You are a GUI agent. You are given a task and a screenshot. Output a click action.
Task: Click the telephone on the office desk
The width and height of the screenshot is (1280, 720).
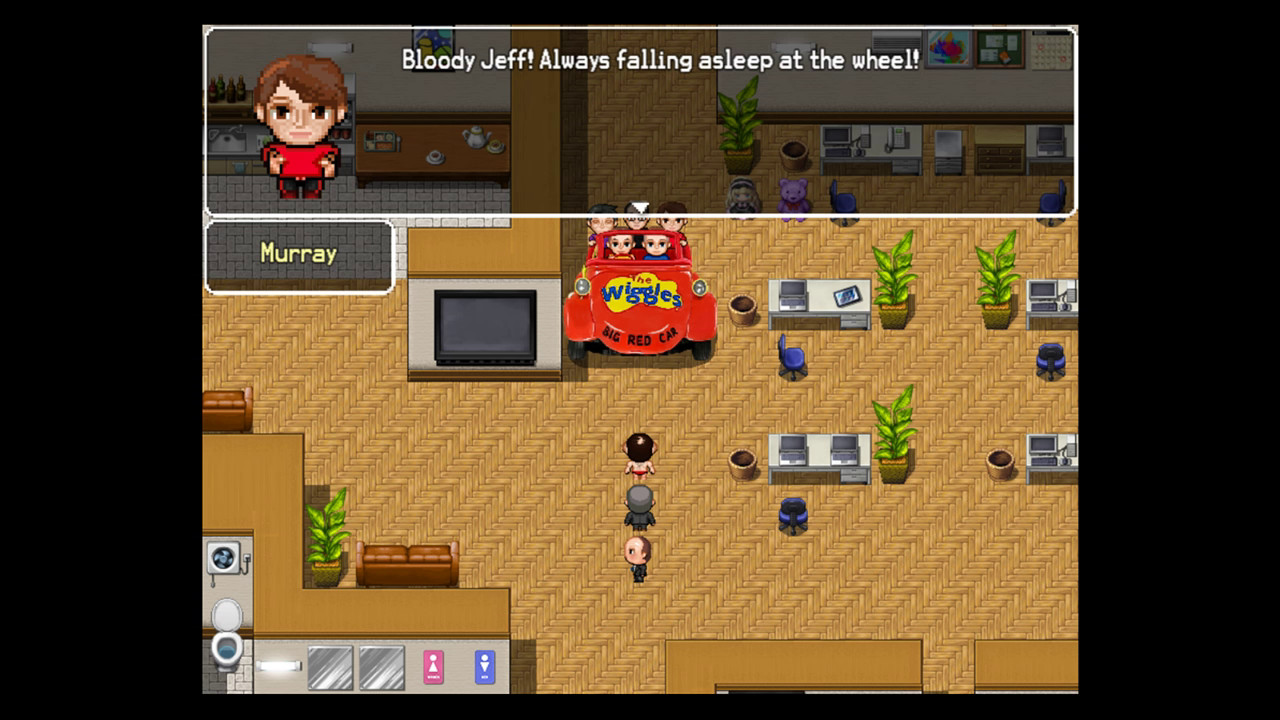point(895,137)
